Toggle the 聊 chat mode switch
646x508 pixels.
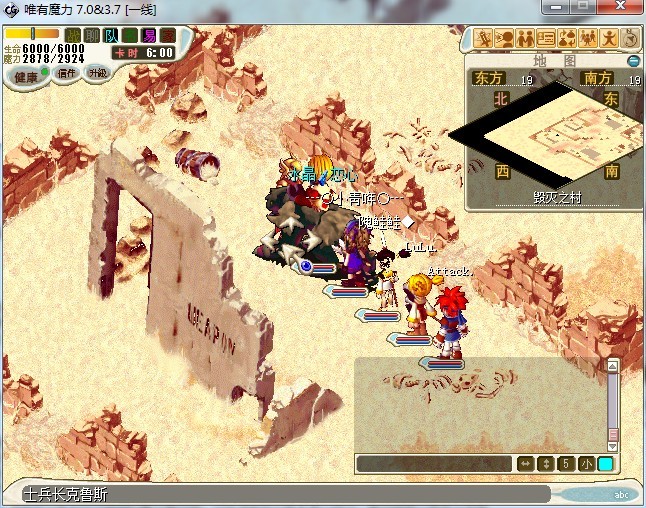91,36
